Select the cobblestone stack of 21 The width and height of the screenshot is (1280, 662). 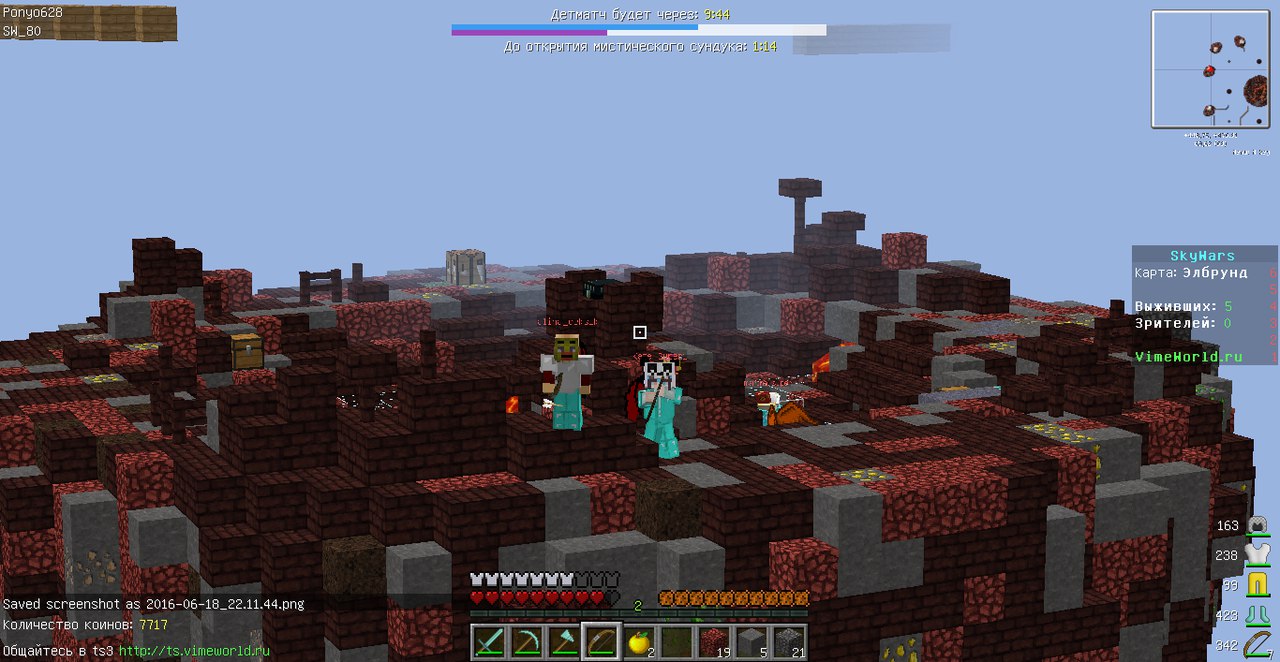(789, 640)
